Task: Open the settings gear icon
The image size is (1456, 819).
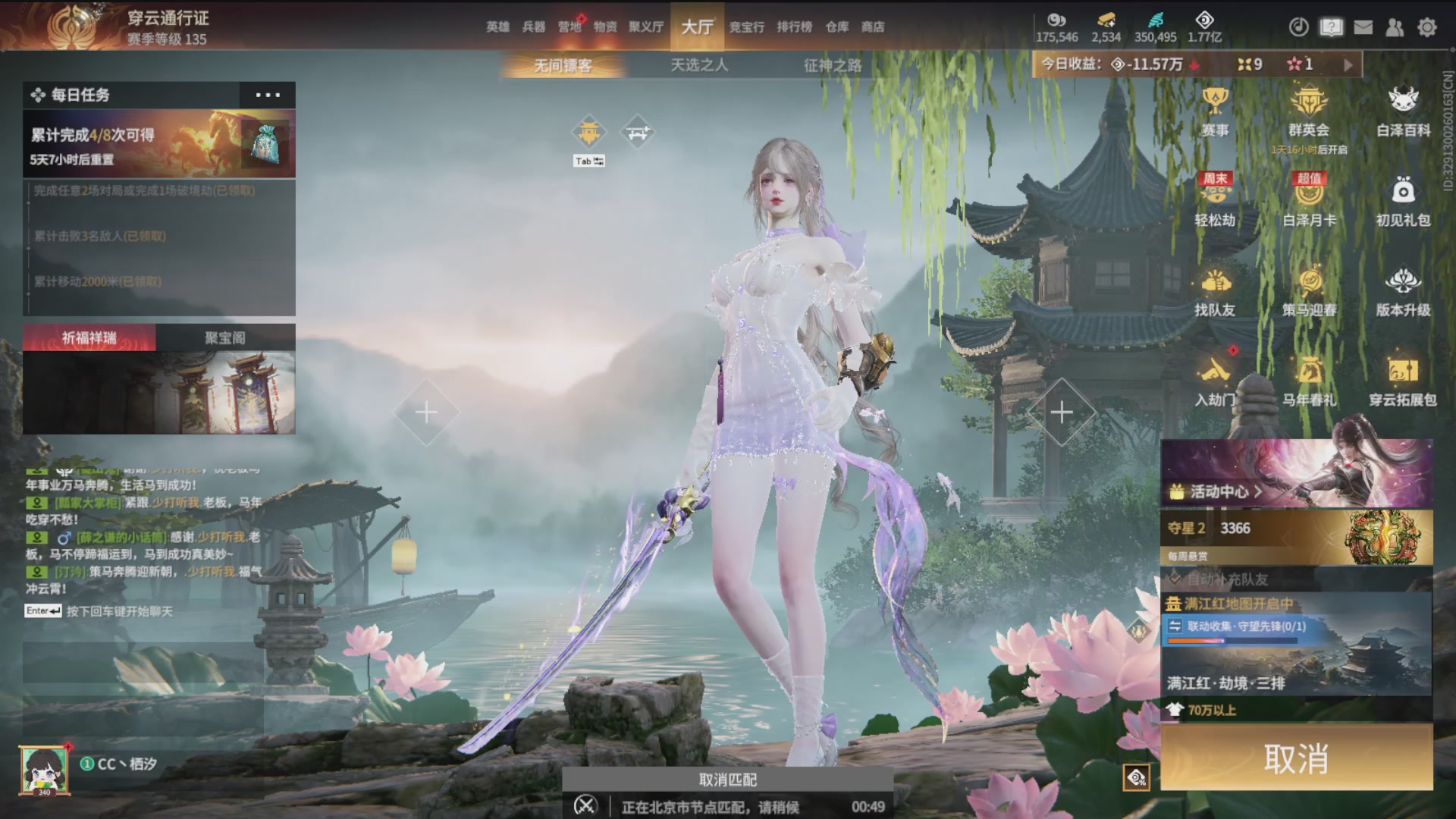Action: pyautogui.click(x=1427, y=27)
